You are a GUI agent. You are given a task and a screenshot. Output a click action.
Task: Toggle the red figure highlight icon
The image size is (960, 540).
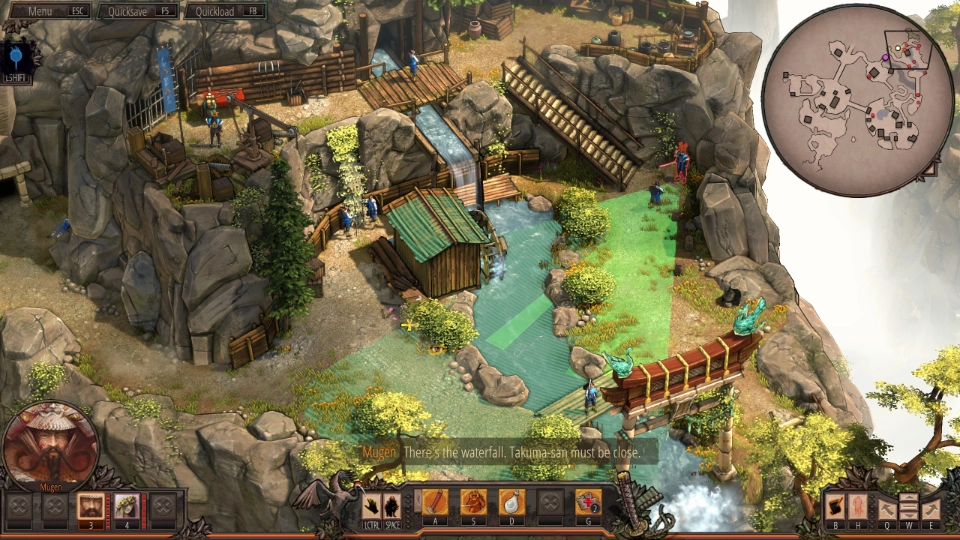pos(858,506)
